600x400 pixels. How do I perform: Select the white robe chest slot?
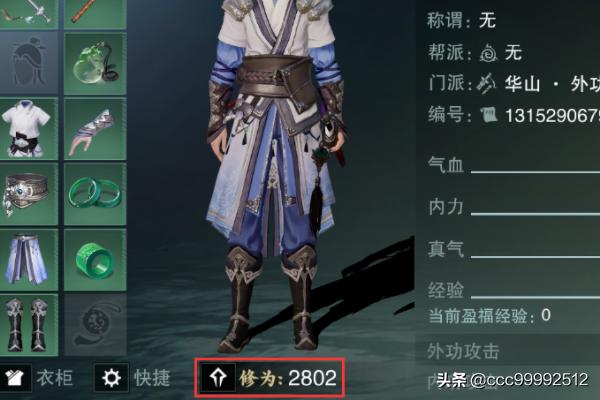click(28, 128)
